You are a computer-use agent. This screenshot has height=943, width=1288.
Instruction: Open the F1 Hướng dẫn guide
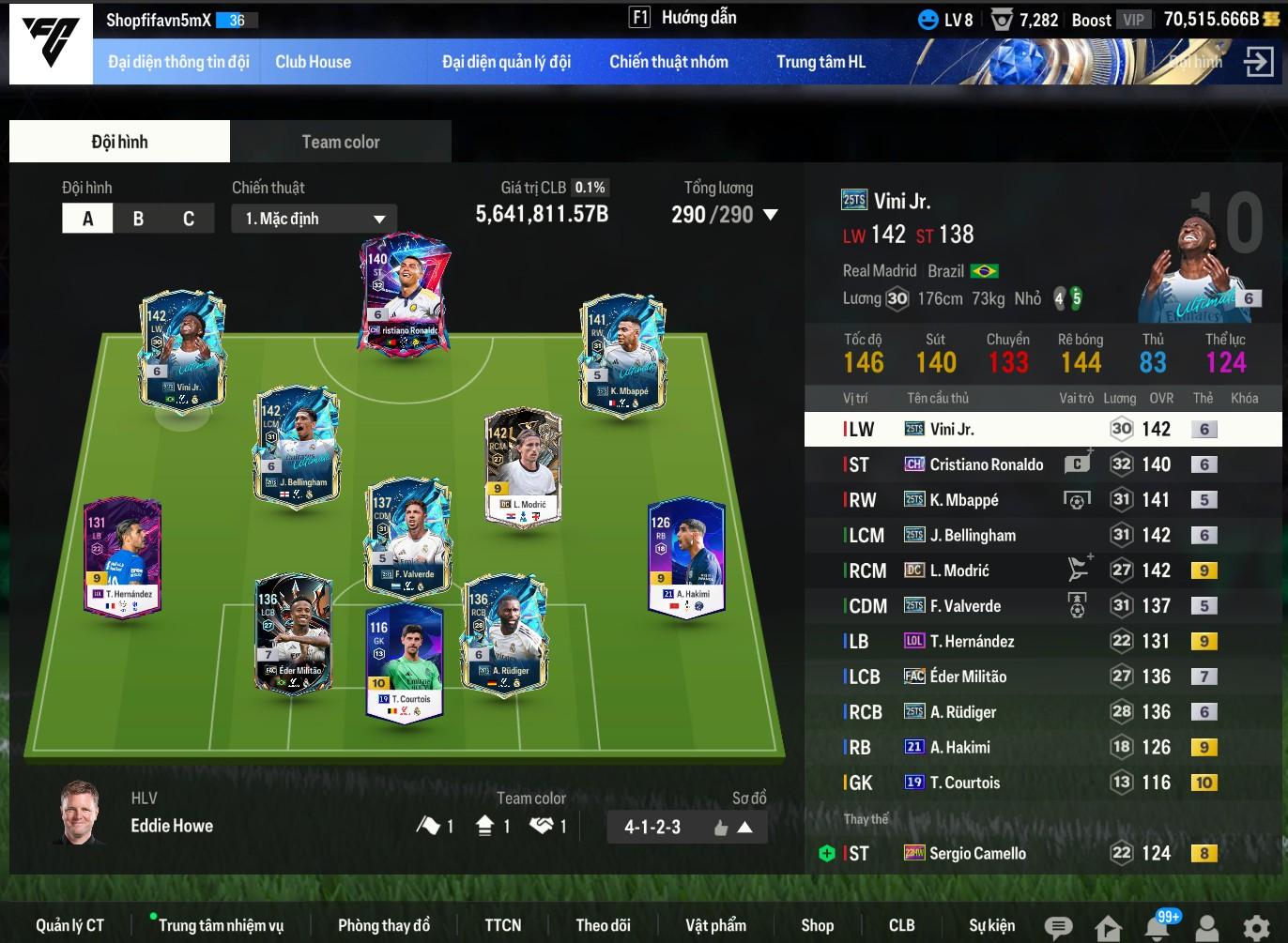click(x=683, y=18)
